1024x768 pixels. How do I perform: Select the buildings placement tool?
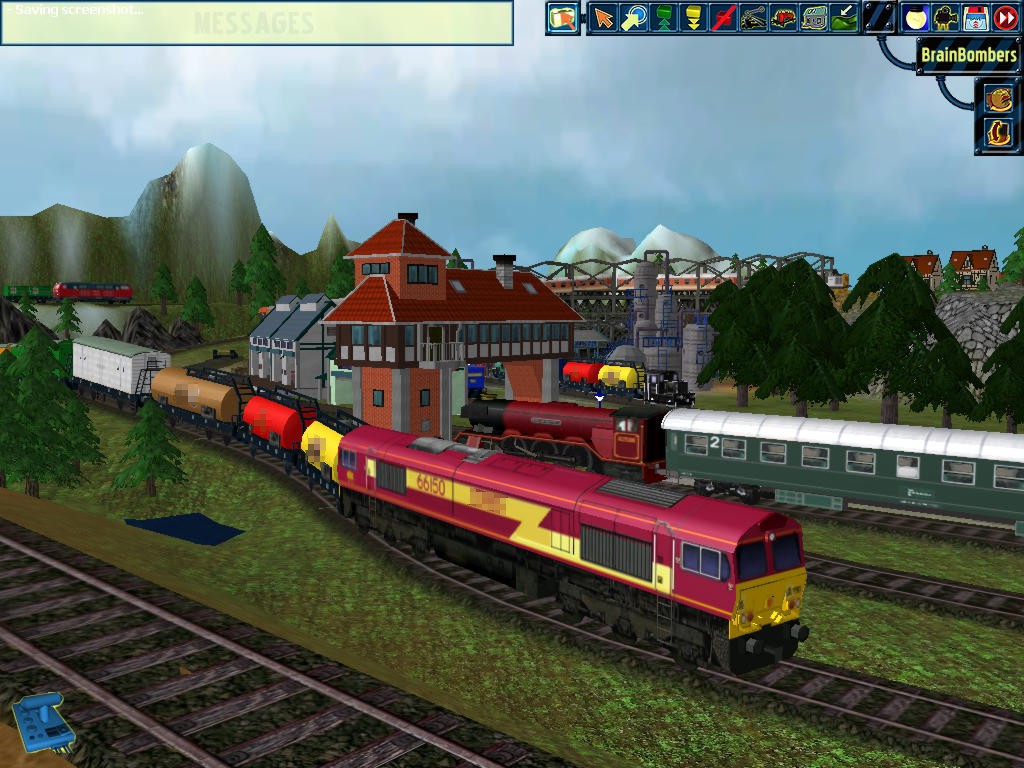pyautogui.click(x=814, y=18)
